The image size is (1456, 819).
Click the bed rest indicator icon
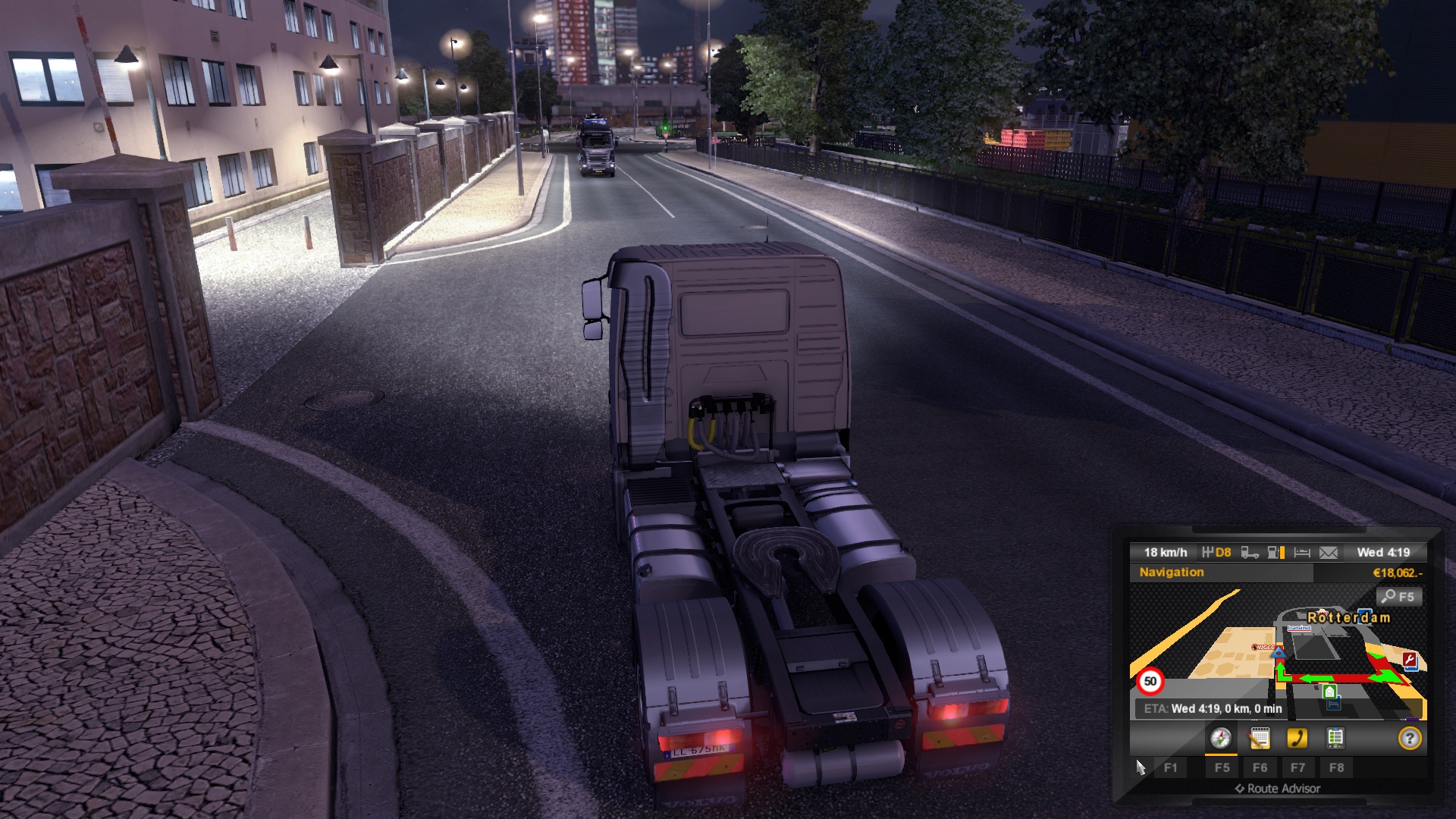[1302, 553]
